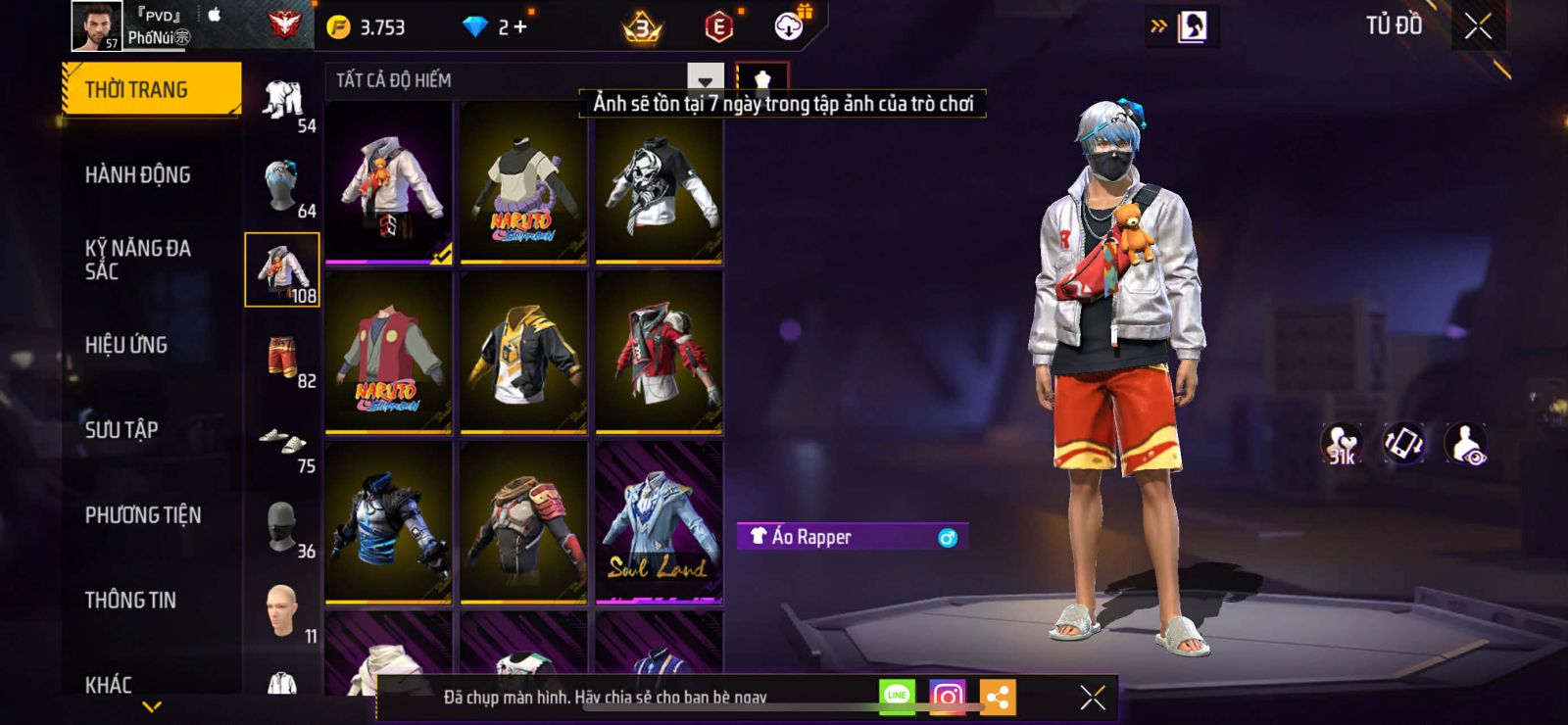Switch to Kỹ Năng Đa Sắc tab
The width and height of the screenshot is (1568, 725).
pyautogui.click(x=137, y=260)
